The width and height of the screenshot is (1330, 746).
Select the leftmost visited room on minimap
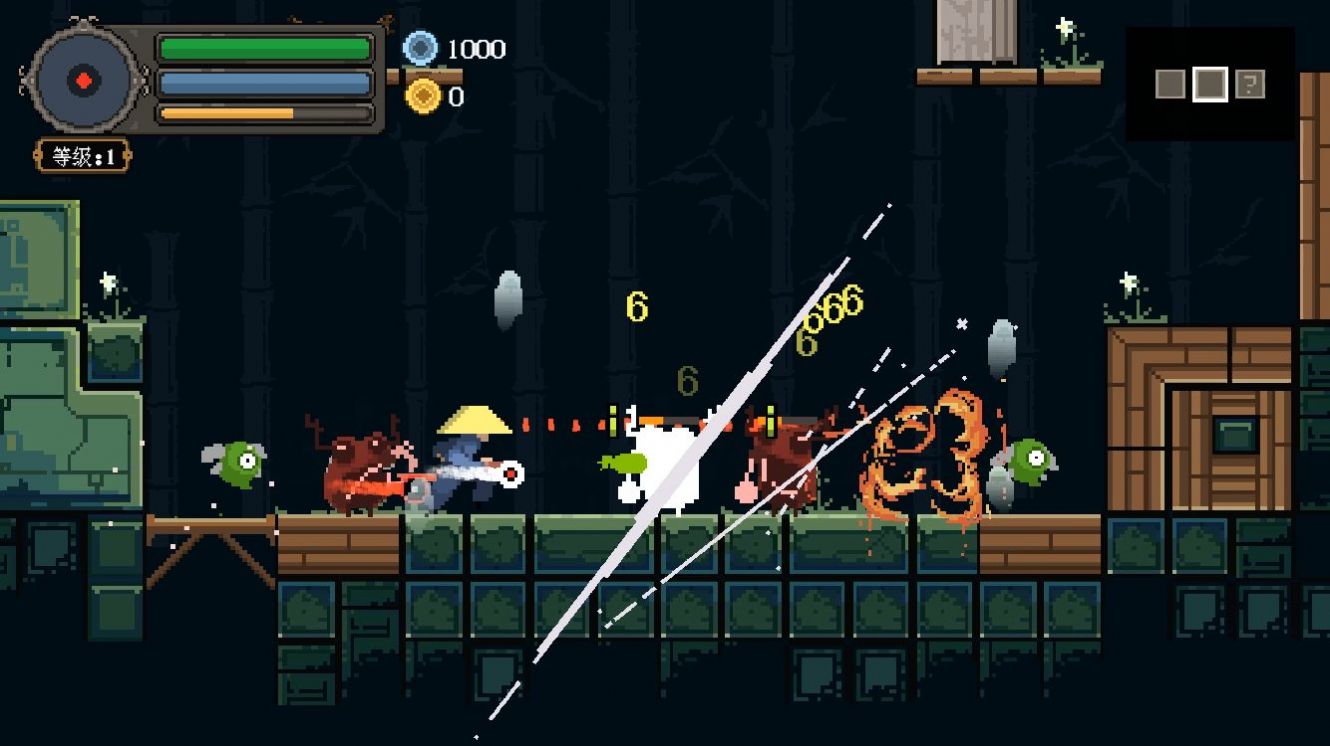(x=1170, y=84)
